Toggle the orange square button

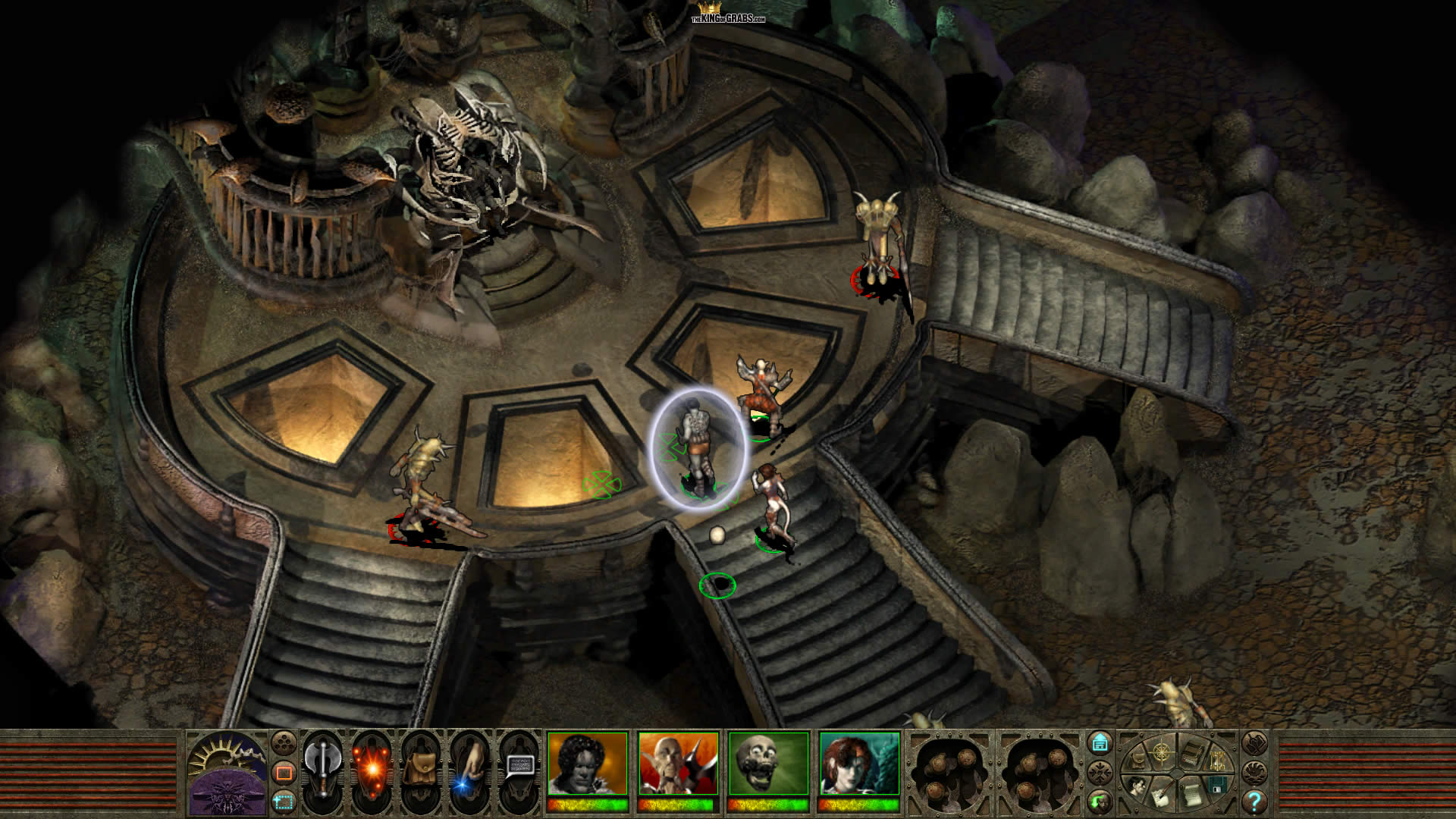[284, 773]
